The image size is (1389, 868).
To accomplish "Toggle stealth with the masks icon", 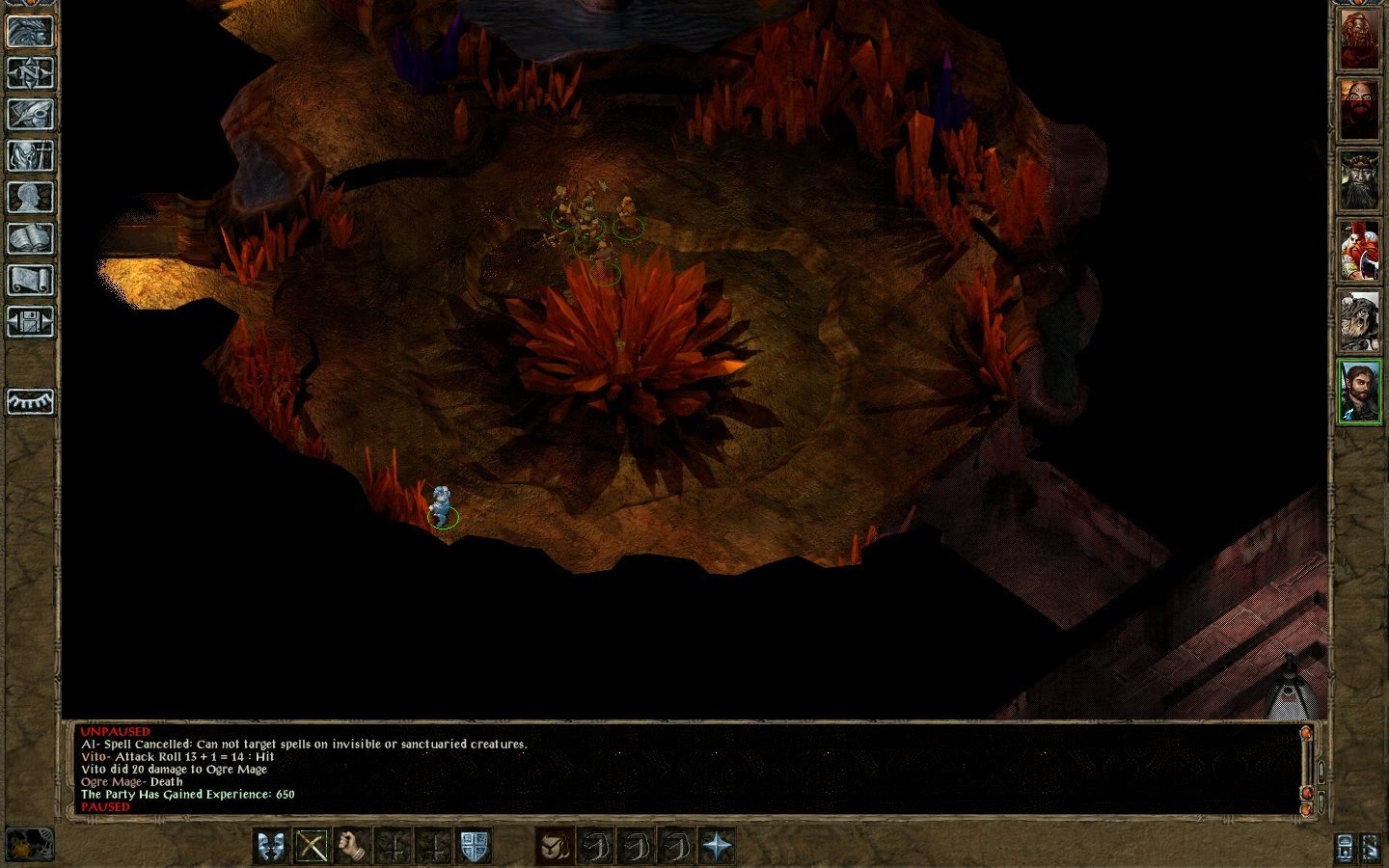I will coord(271,847).
